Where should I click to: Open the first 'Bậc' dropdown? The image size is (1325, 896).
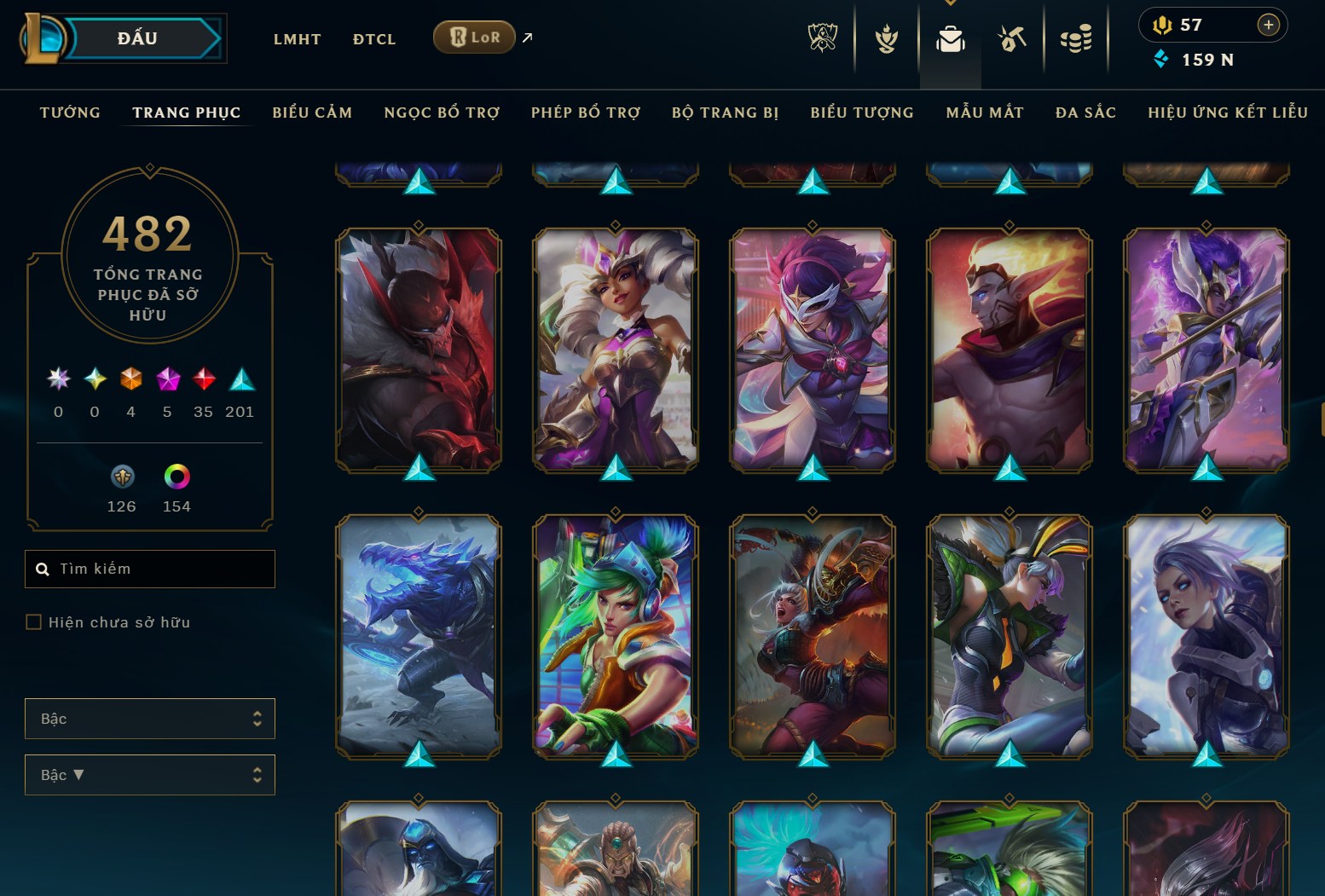pyautogui.click(x=150, y=719)
